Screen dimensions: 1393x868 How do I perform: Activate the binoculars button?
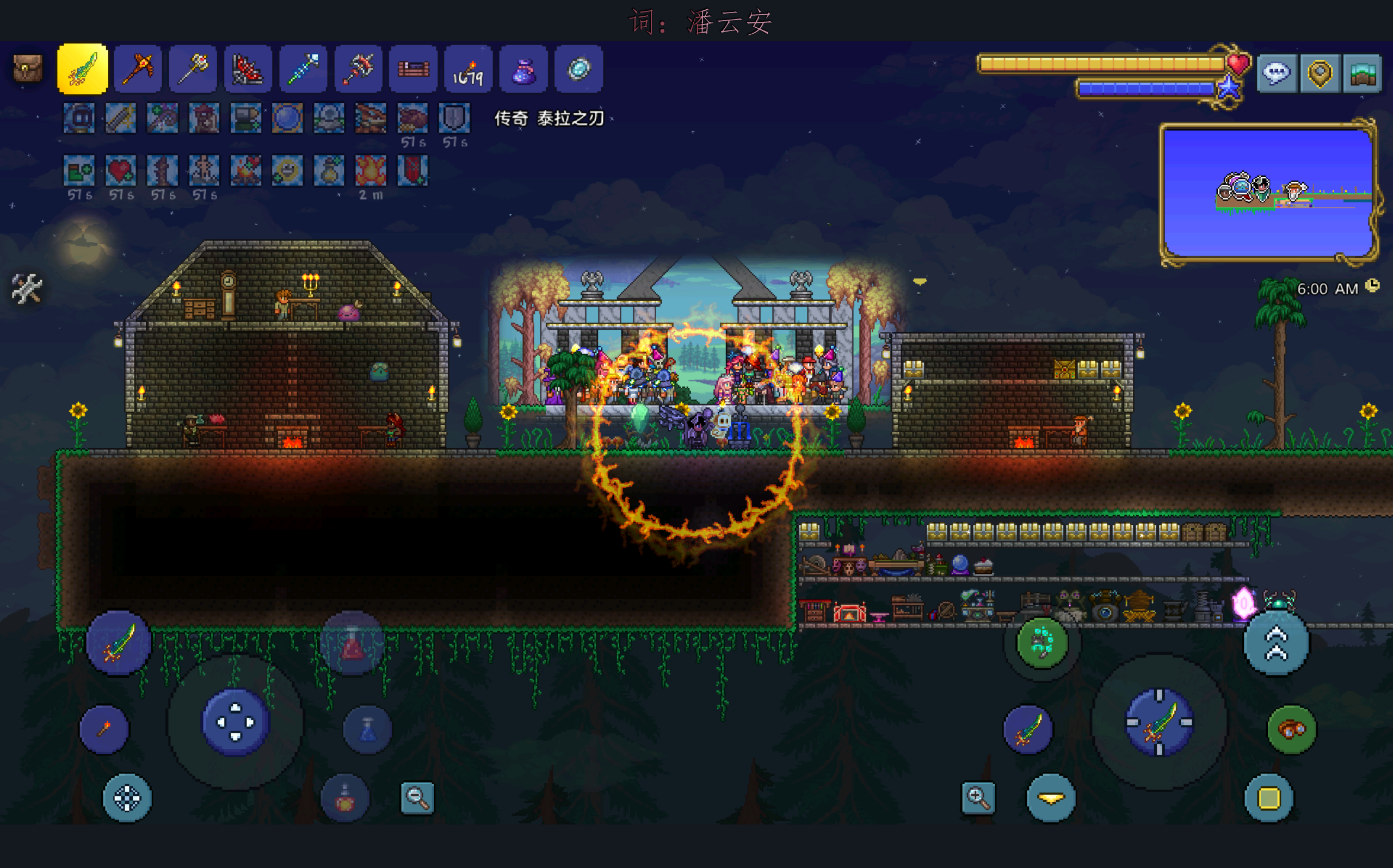(1291, 729)
